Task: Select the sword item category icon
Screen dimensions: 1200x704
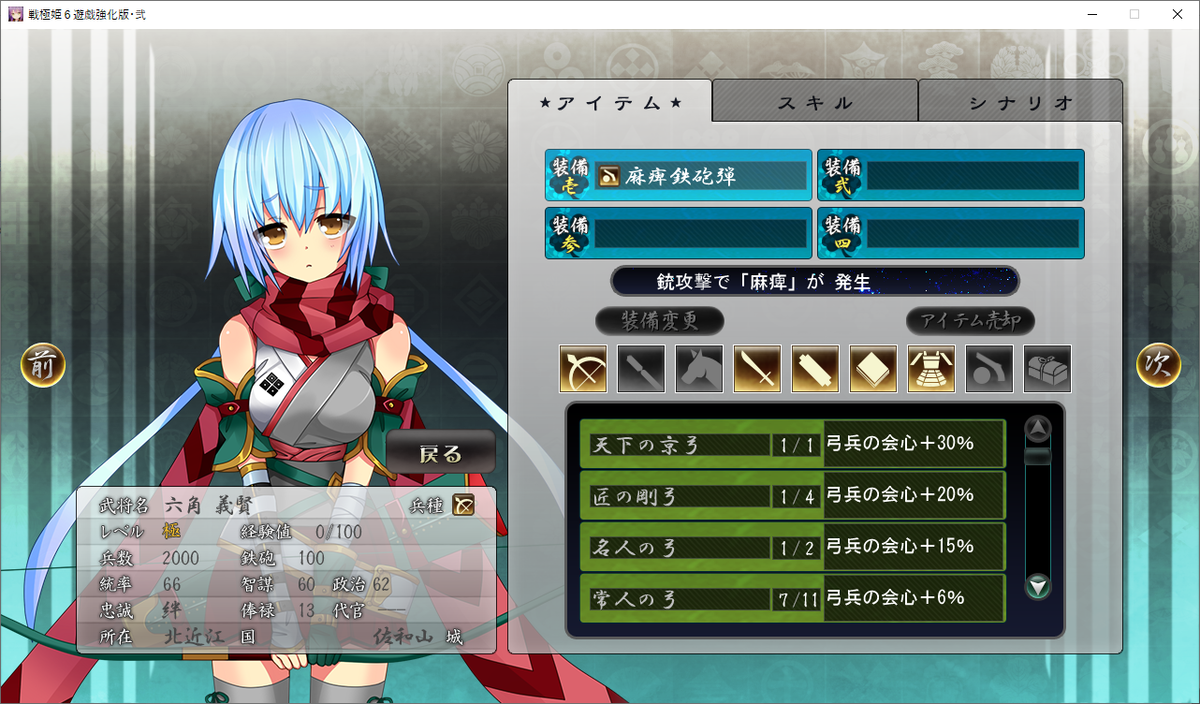Action: (757, 369)
